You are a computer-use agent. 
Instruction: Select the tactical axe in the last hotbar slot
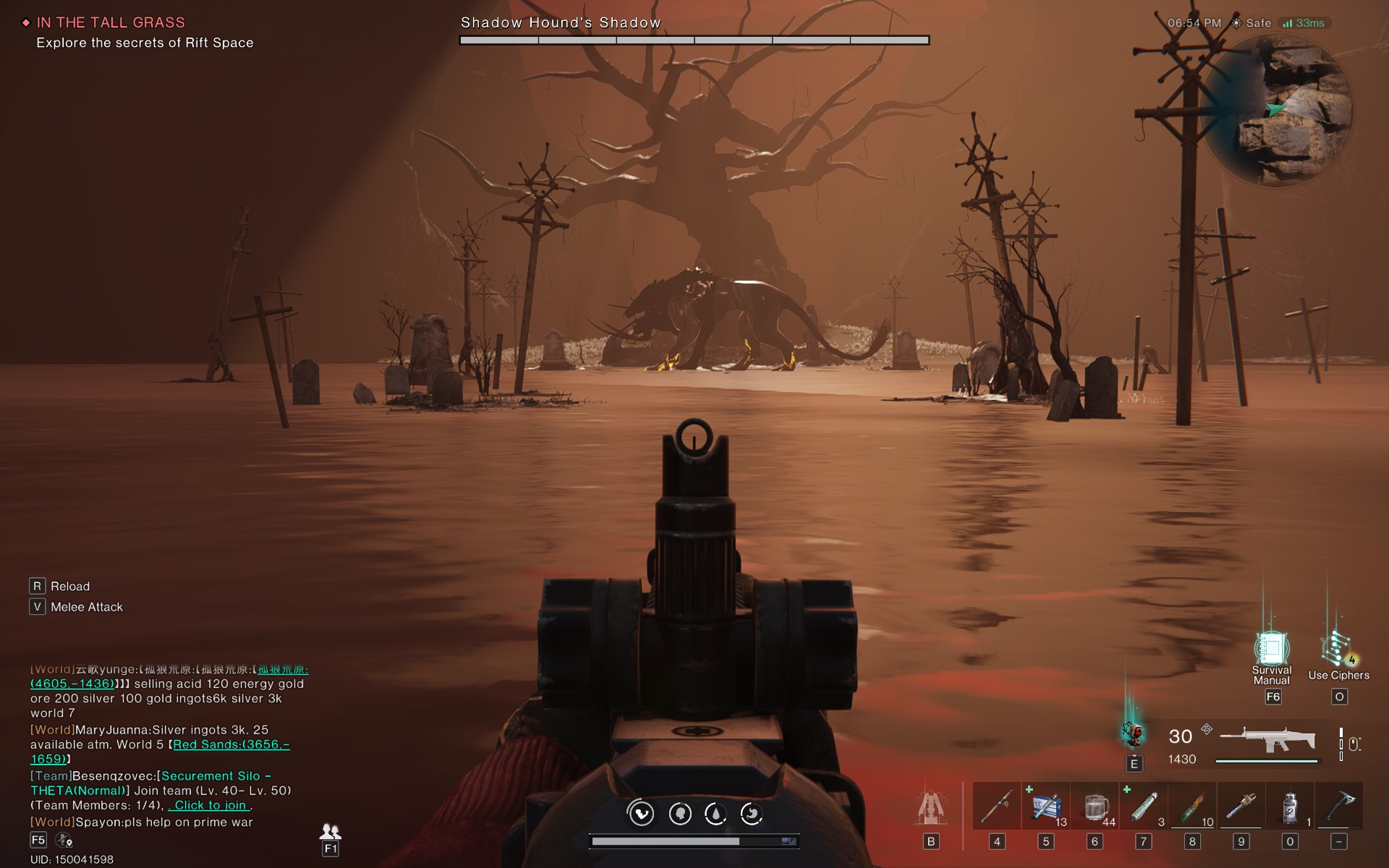pos(1339,805)
